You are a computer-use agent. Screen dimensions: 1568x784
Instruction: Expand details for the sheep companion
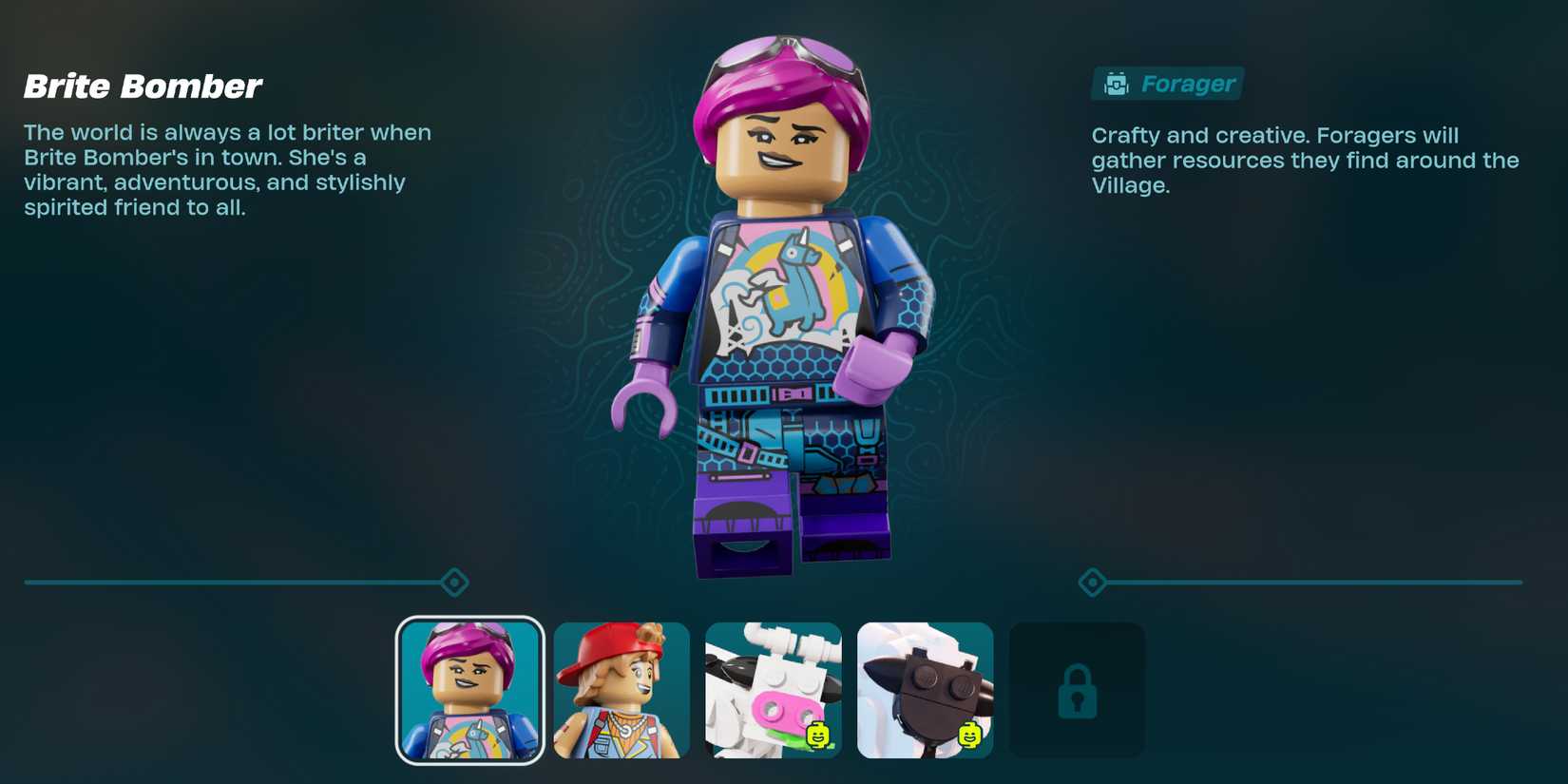pos(924,690)
